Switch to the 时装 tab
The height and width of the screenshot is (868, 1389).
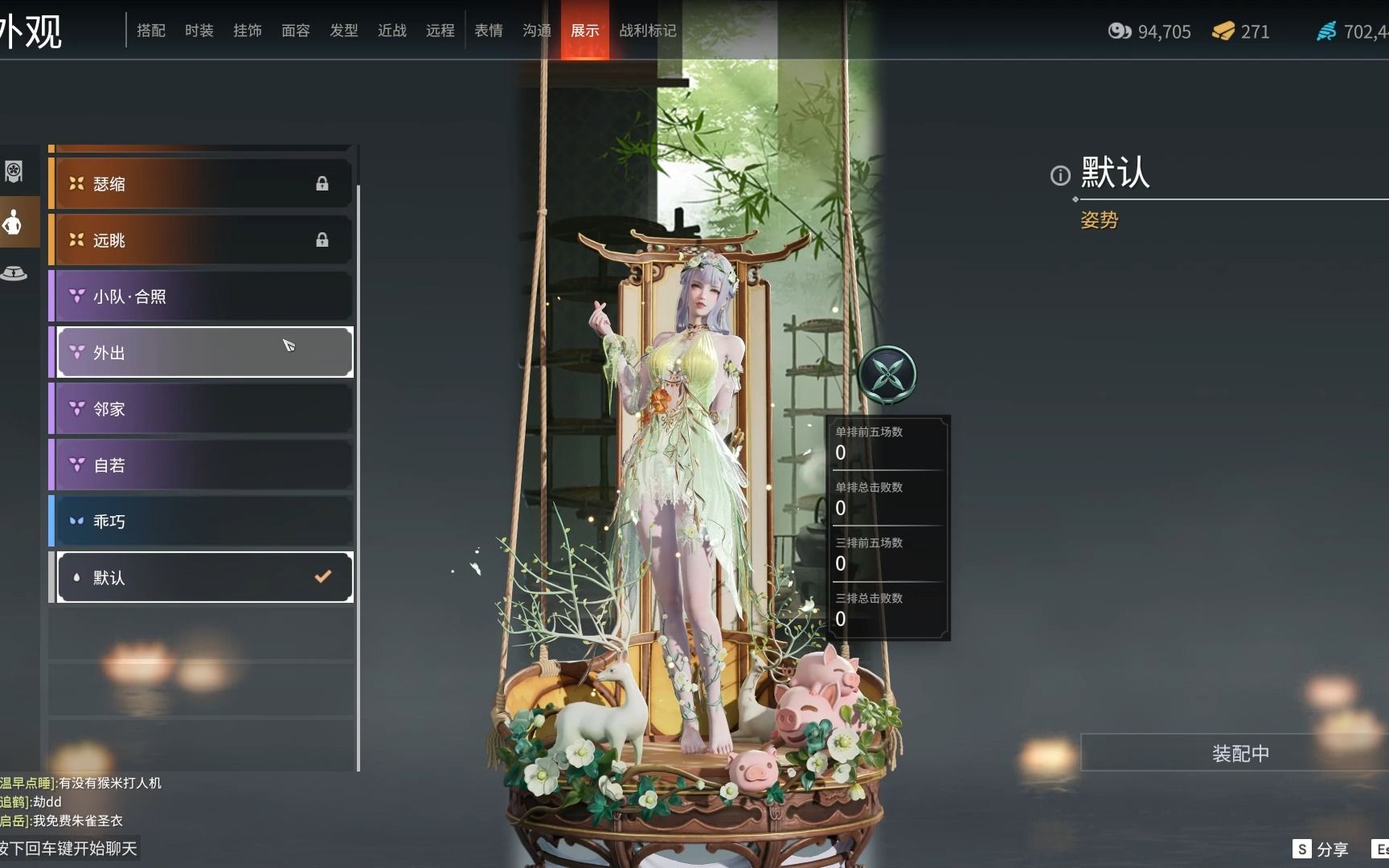click(x=198, y=31)
